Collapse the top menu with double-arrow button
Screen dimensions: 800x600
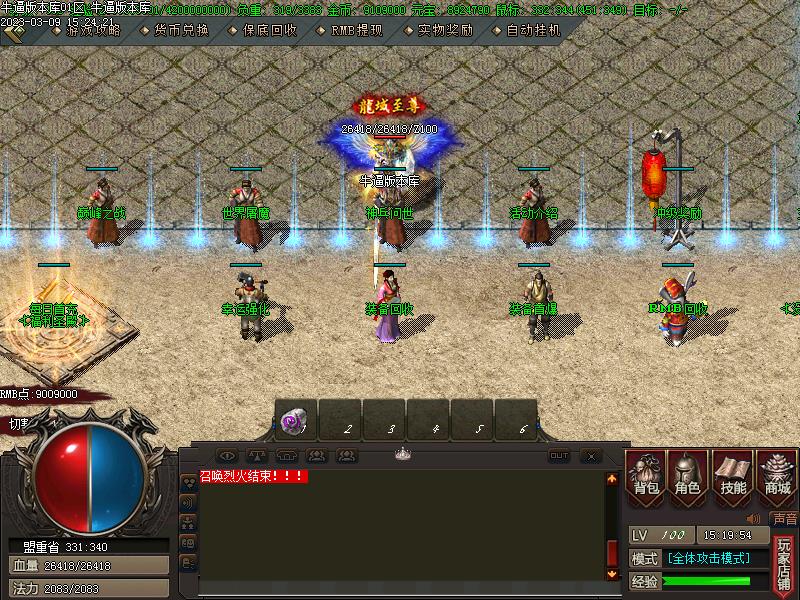(x=13, y=32)
